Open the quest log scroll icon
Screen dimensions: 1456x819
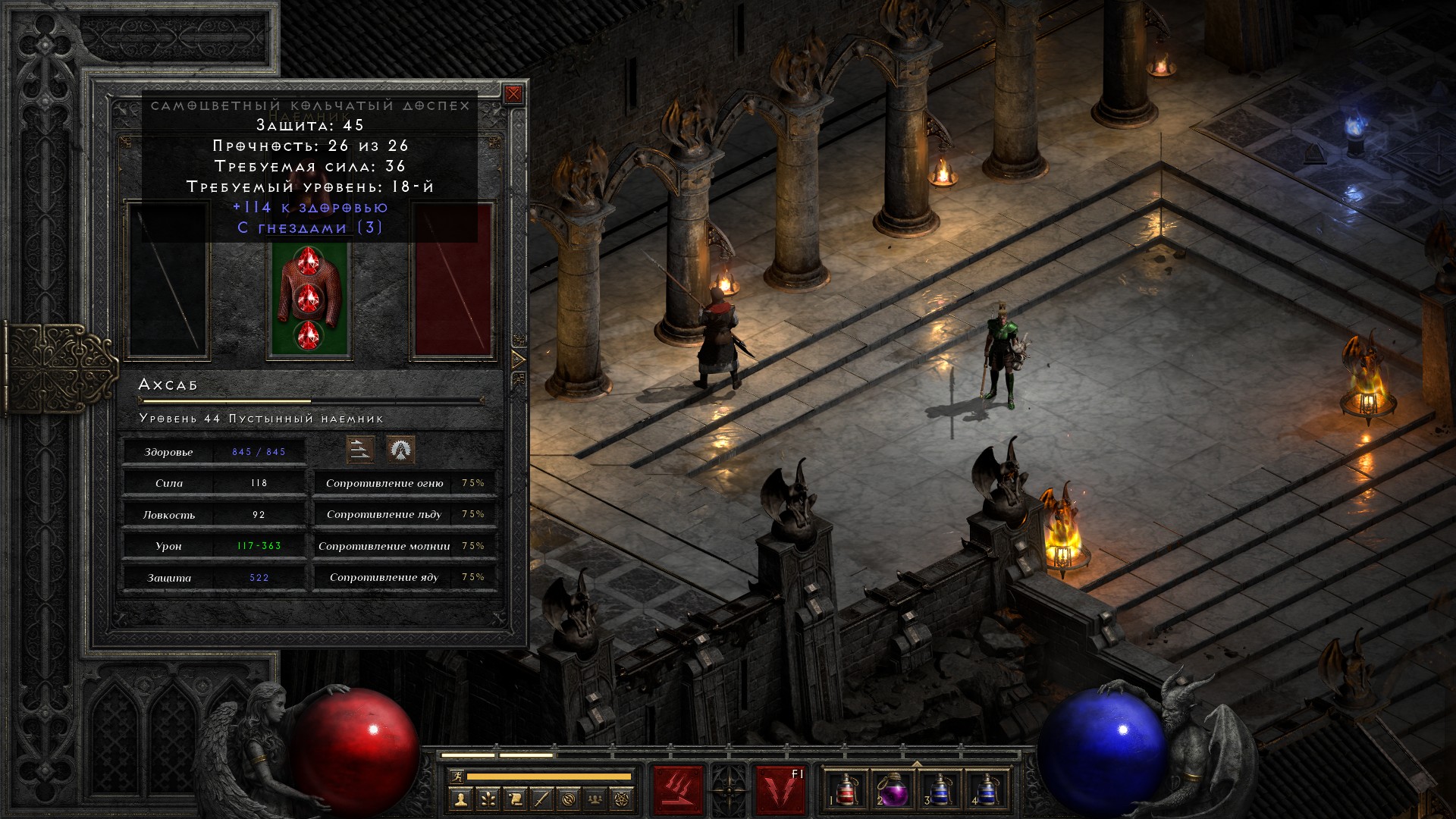[515, 799]
